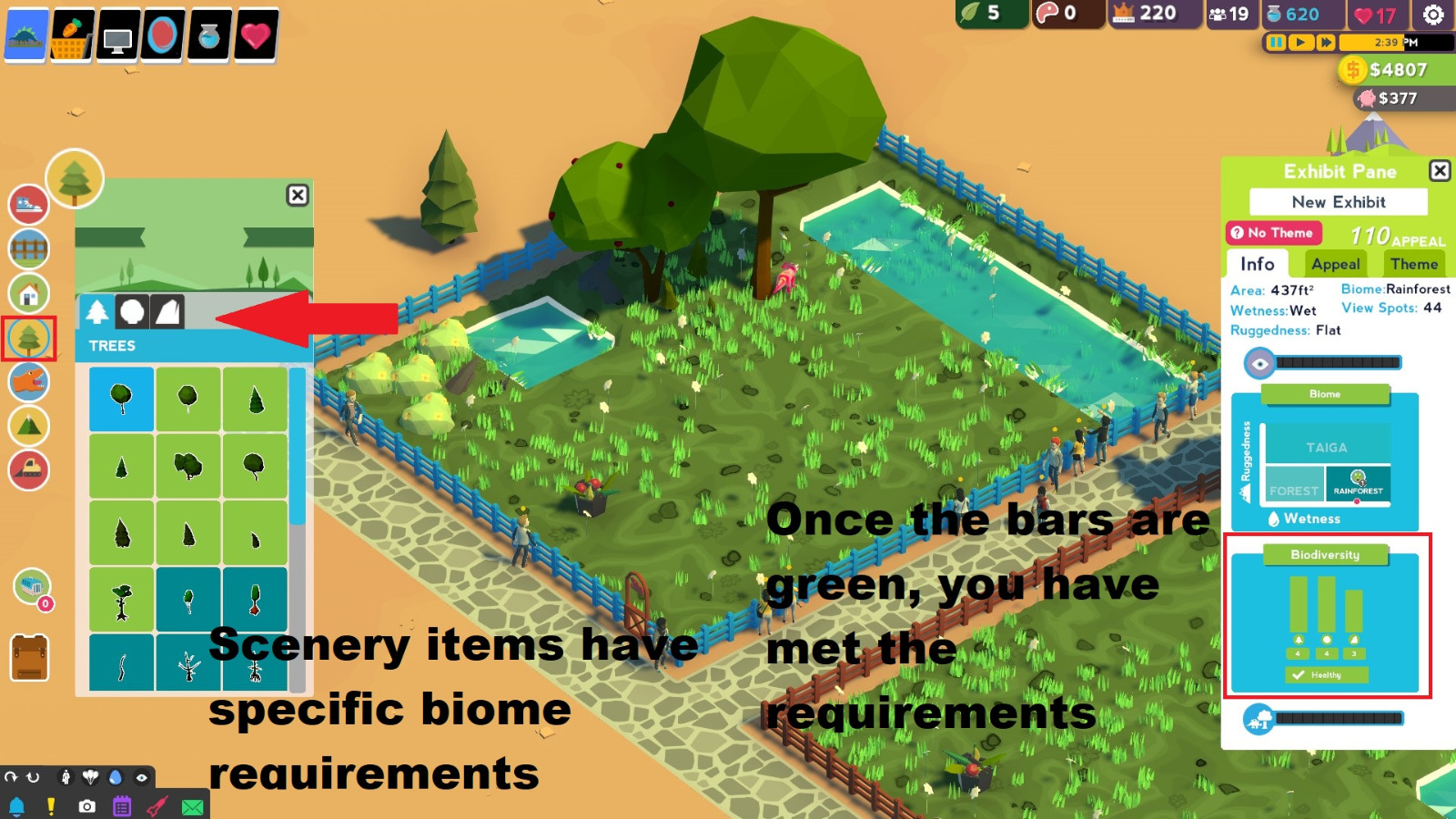1456x819 pixels.
Task: Select the fence construction tool
Action: (29, 248)
